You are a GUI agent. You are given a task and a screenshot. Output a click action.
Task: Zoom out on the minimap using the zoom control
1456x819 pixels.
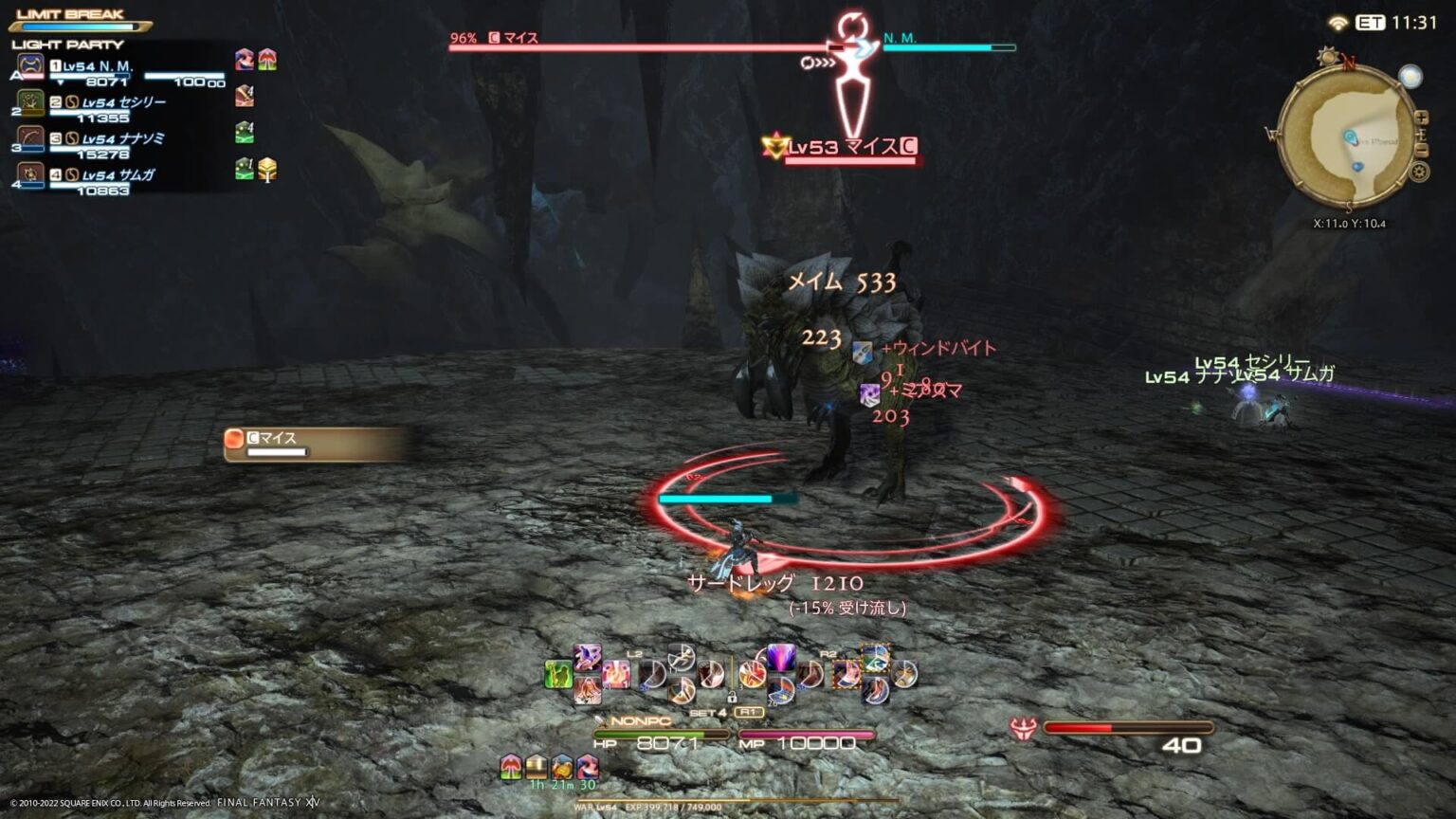tap(1420, 149)
